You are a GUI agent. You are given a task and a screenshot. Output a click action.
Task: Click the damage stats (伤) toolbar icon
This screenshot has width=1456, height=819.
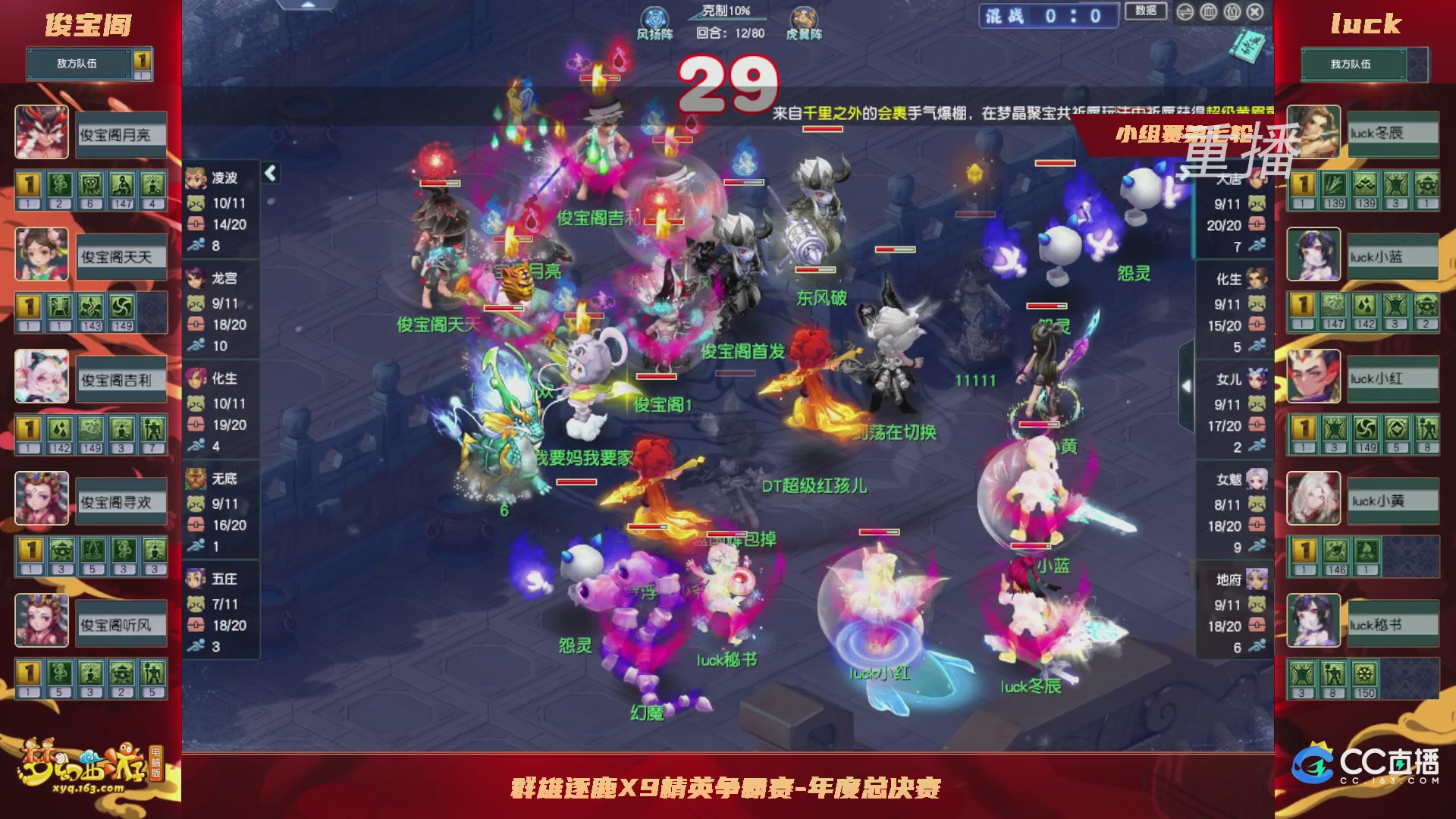1232,11
